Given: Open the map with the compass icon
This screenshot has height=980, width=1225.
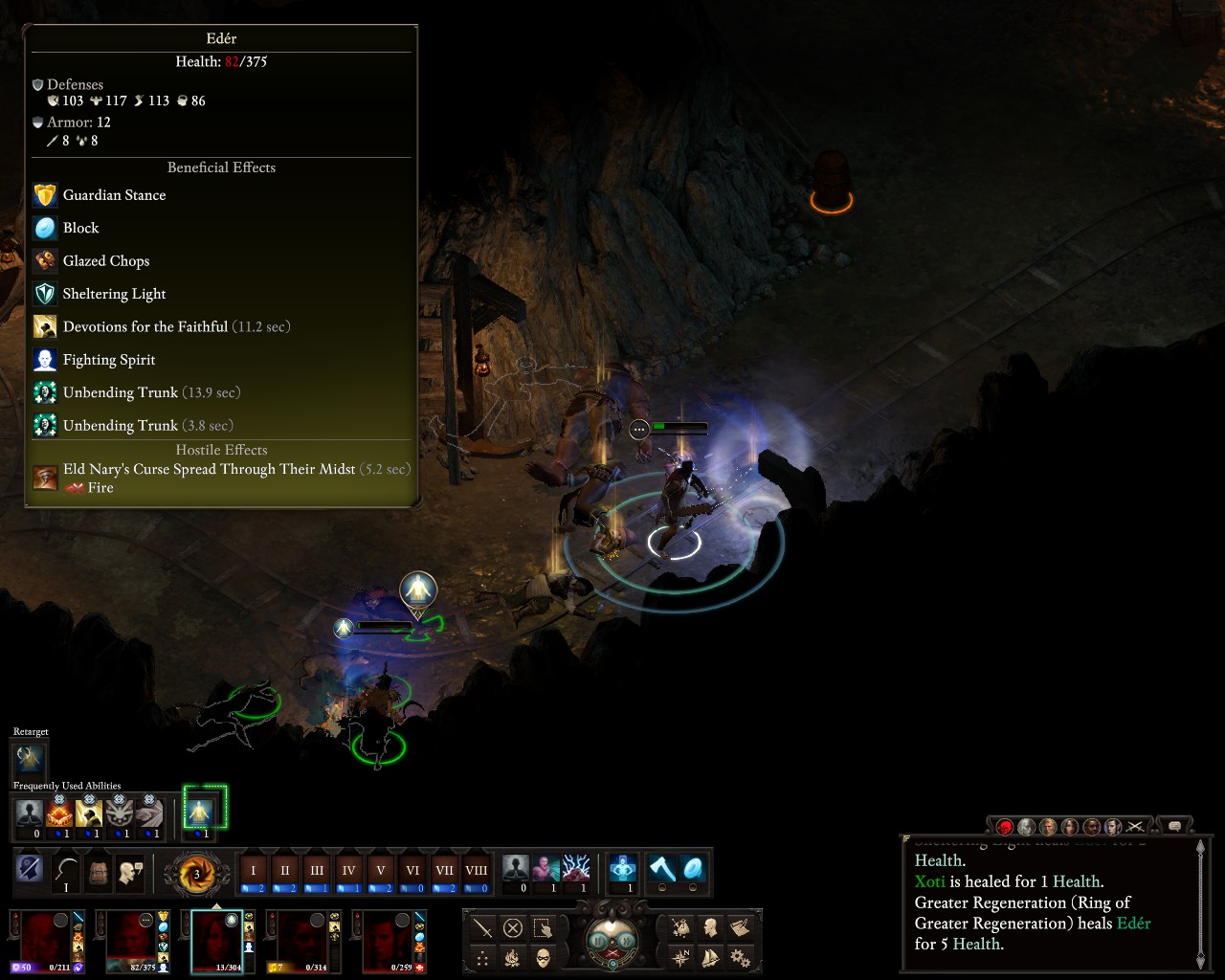Looking at the screenshot, I should click(x=680, y=957).
